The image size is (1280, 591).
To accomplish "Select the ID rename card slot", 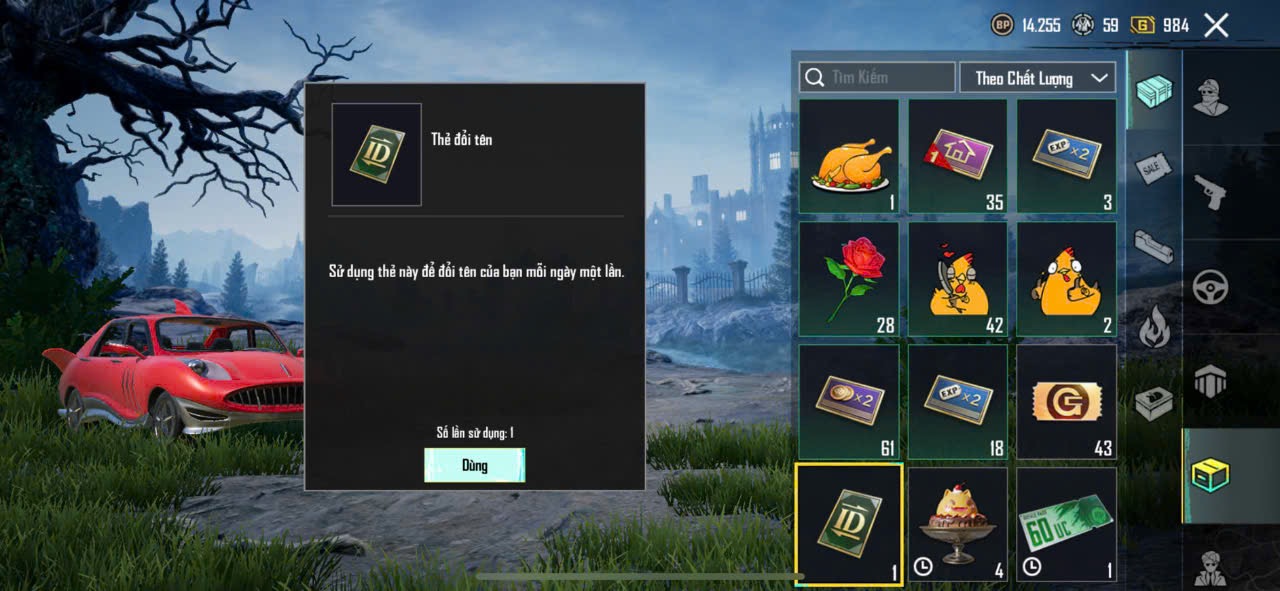I will coord(849,524).
